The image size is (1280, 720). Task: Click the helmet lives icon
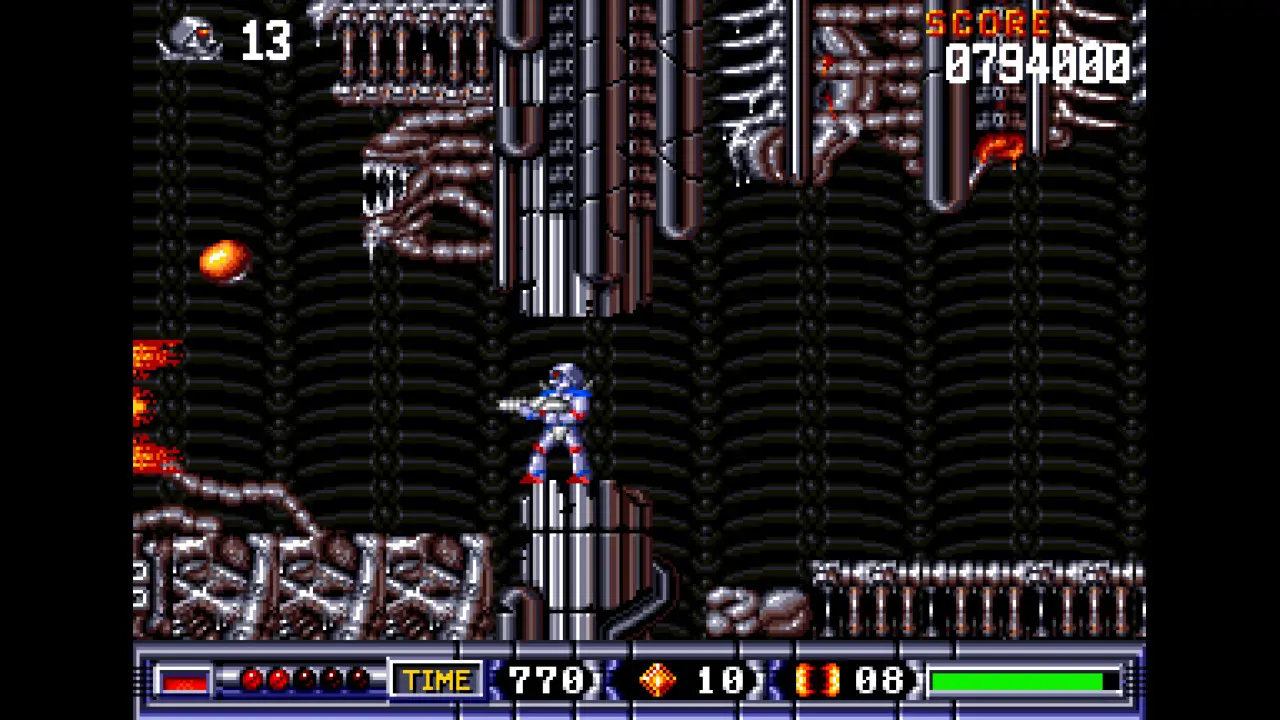click(x=190, y=40)
